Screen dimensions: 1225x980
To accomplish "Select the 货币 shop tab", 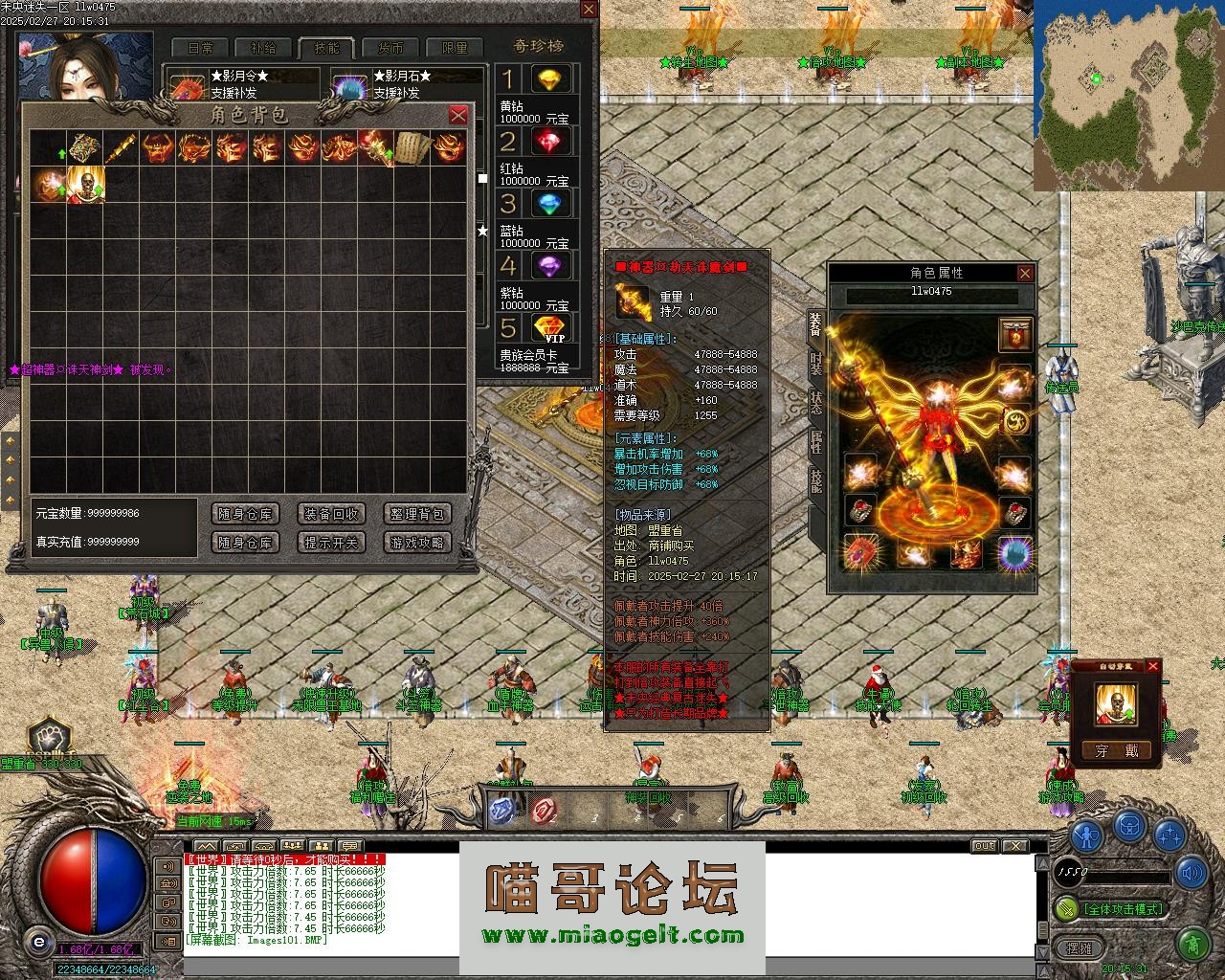I will click(390, 48).
